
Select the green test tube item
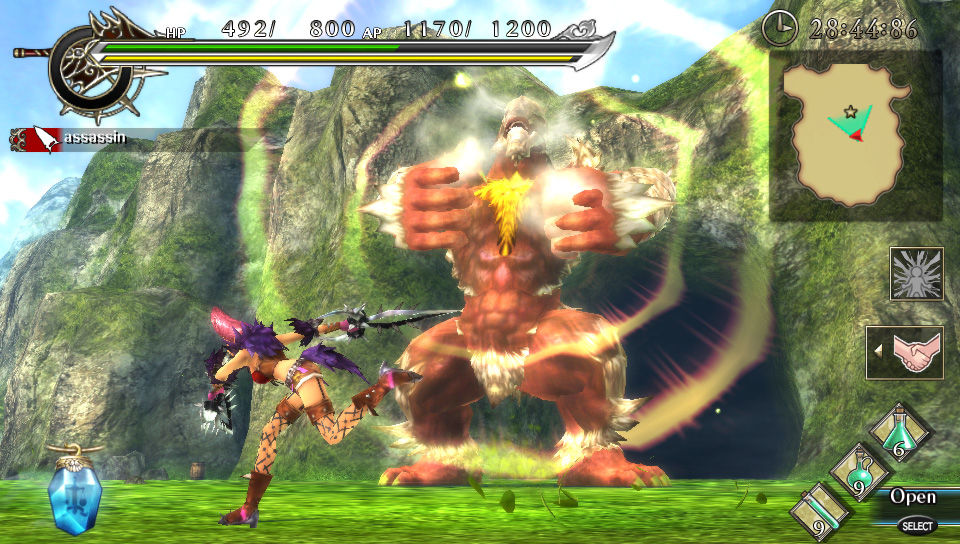[819, 510]
